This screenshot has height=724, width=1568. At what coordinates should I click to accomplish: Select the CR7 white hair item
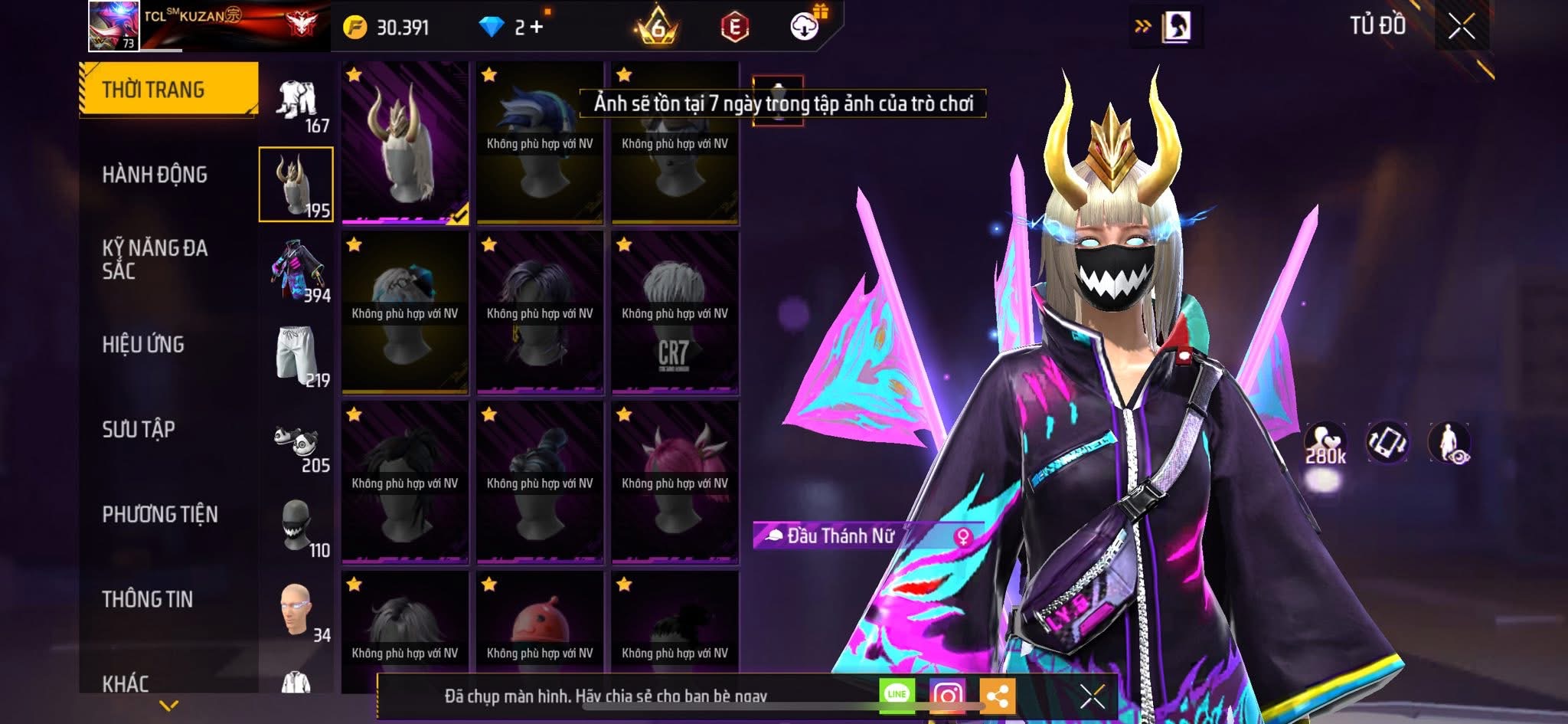675,312
